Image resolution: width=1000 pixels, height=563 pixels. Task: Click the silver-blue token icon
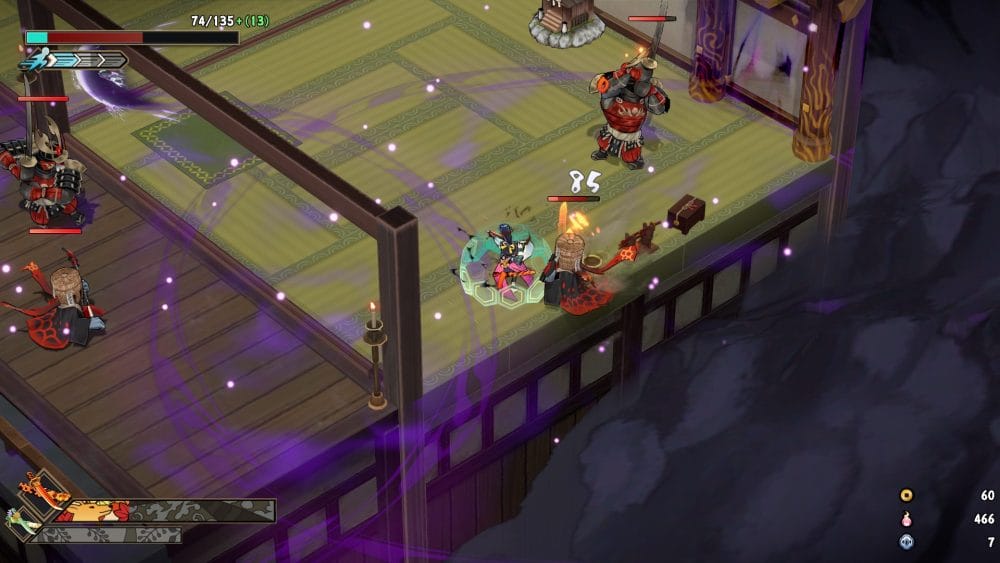coord(907,542)
